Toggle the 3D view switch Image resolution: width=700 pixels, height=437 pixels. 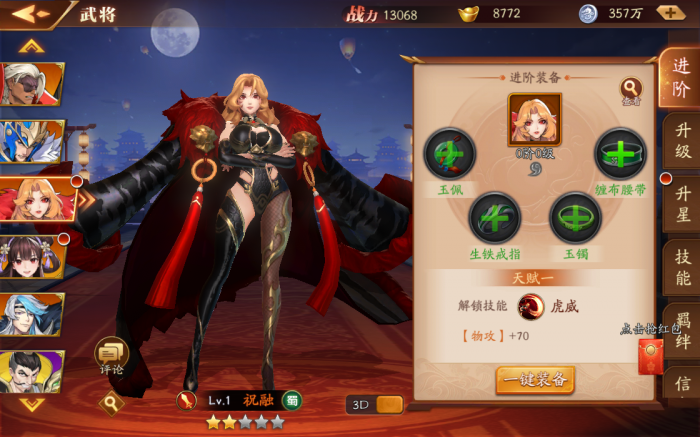pos(375,404)
